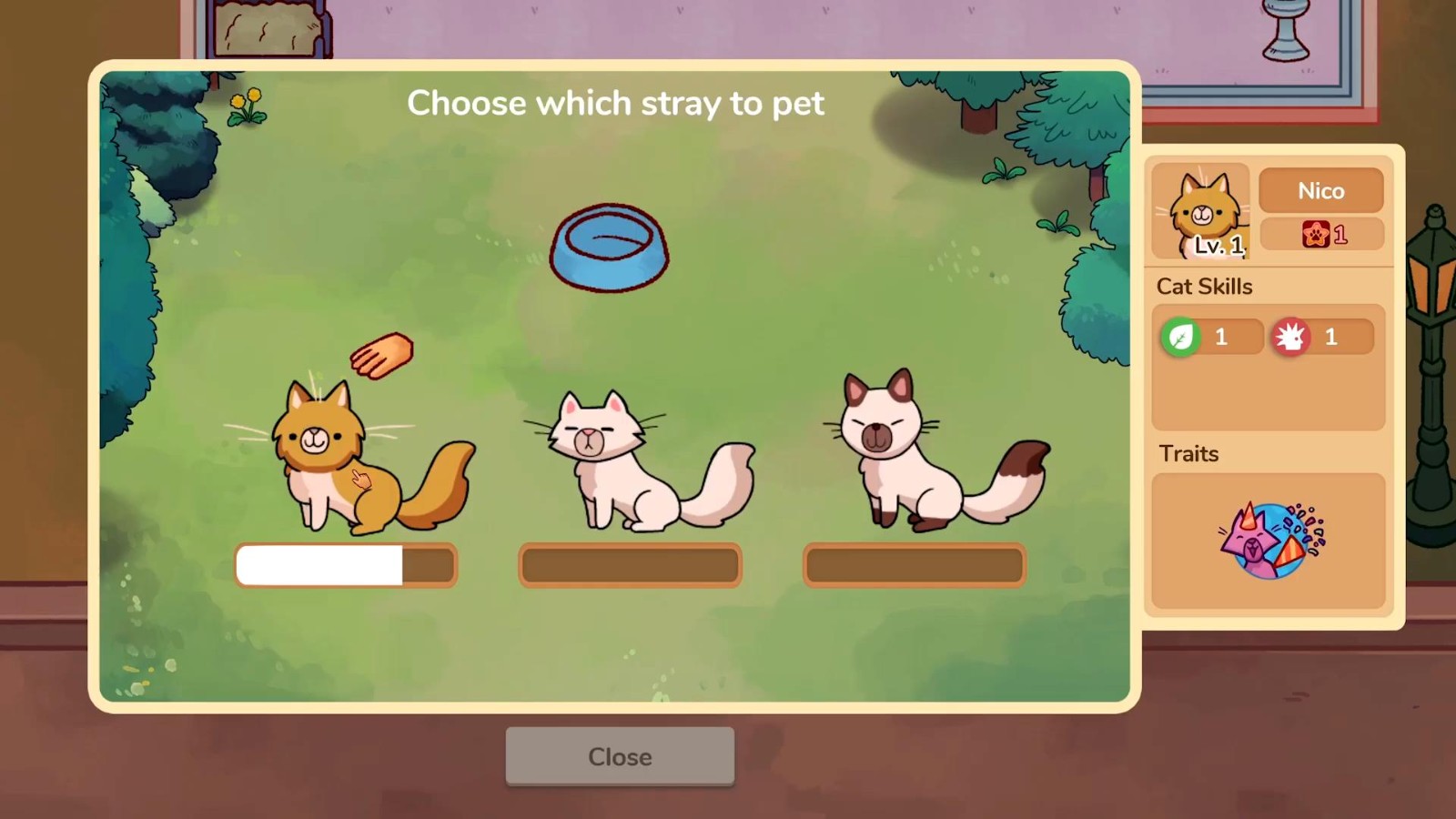1456x819 pixels.
Task: Close the stray petting window
Action: (620, 756)
